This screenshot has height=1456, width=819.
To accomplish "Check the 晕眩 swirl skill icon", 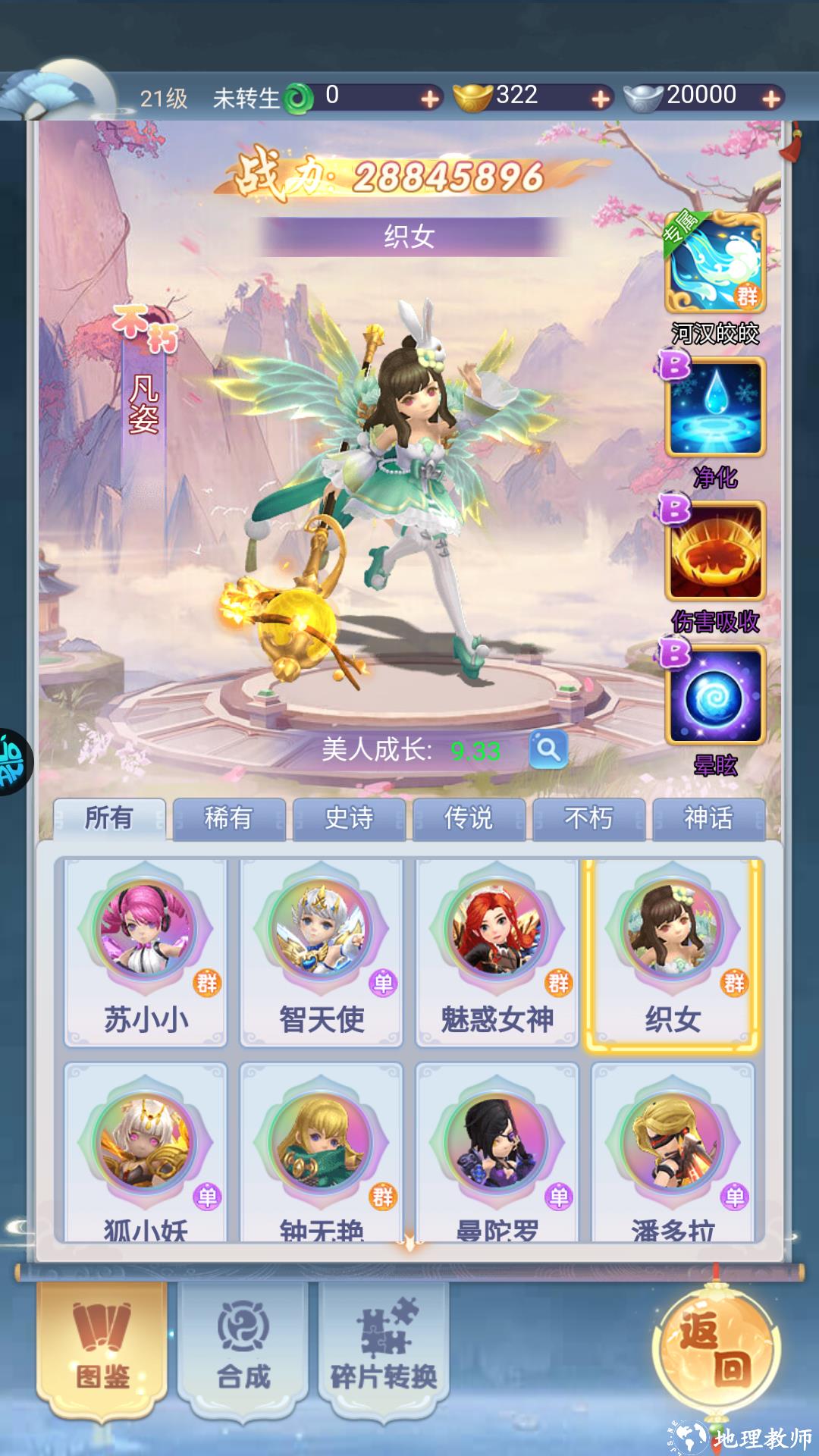I will tap(715, 695).
